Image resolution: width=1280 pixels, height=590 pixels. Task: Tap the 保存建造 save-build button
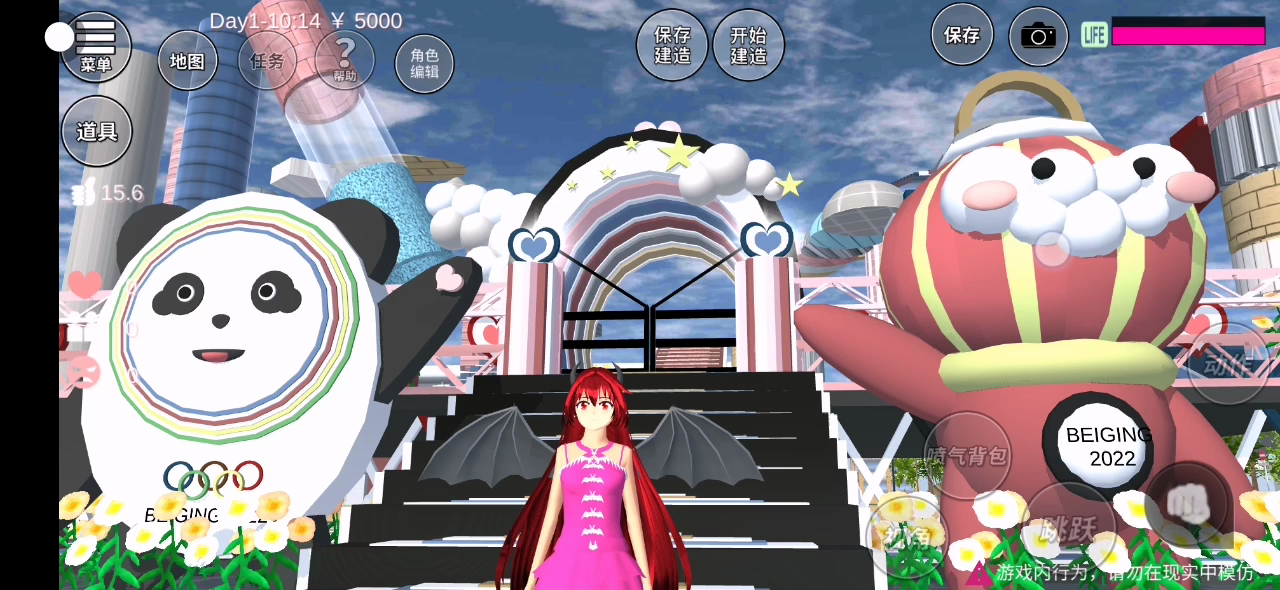click(672, 45)
